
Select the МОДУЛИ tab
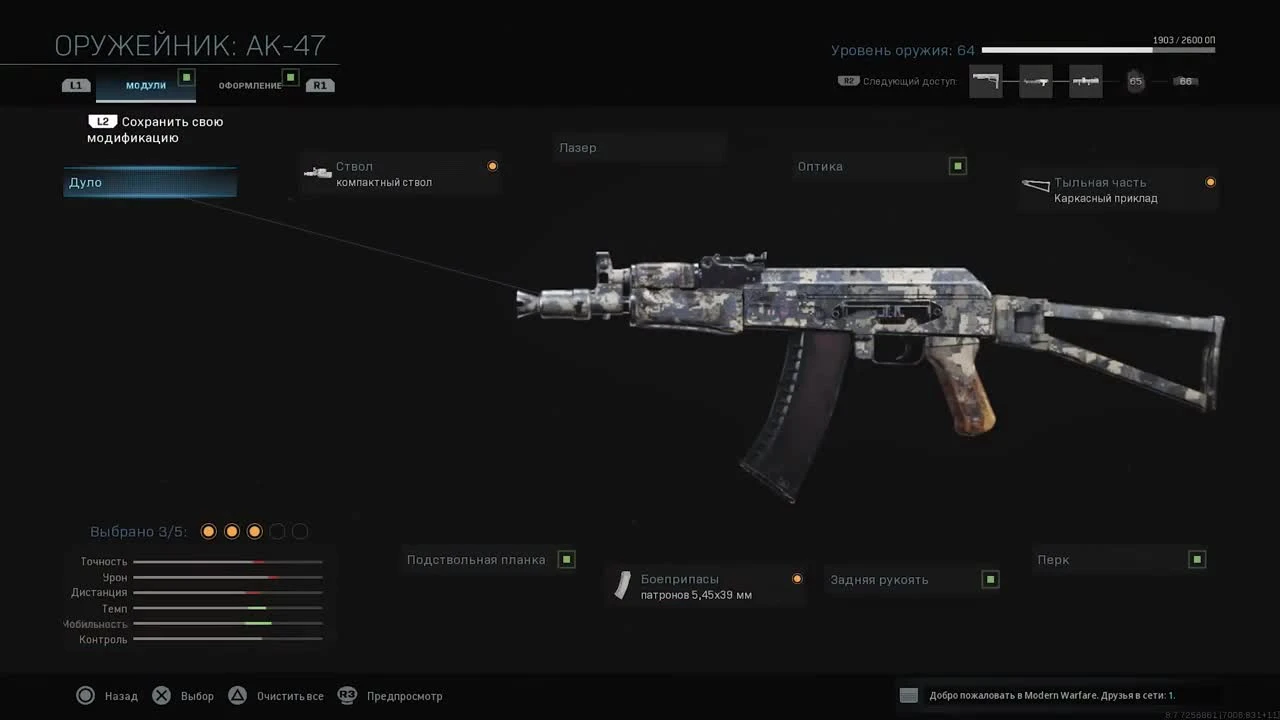145,85
